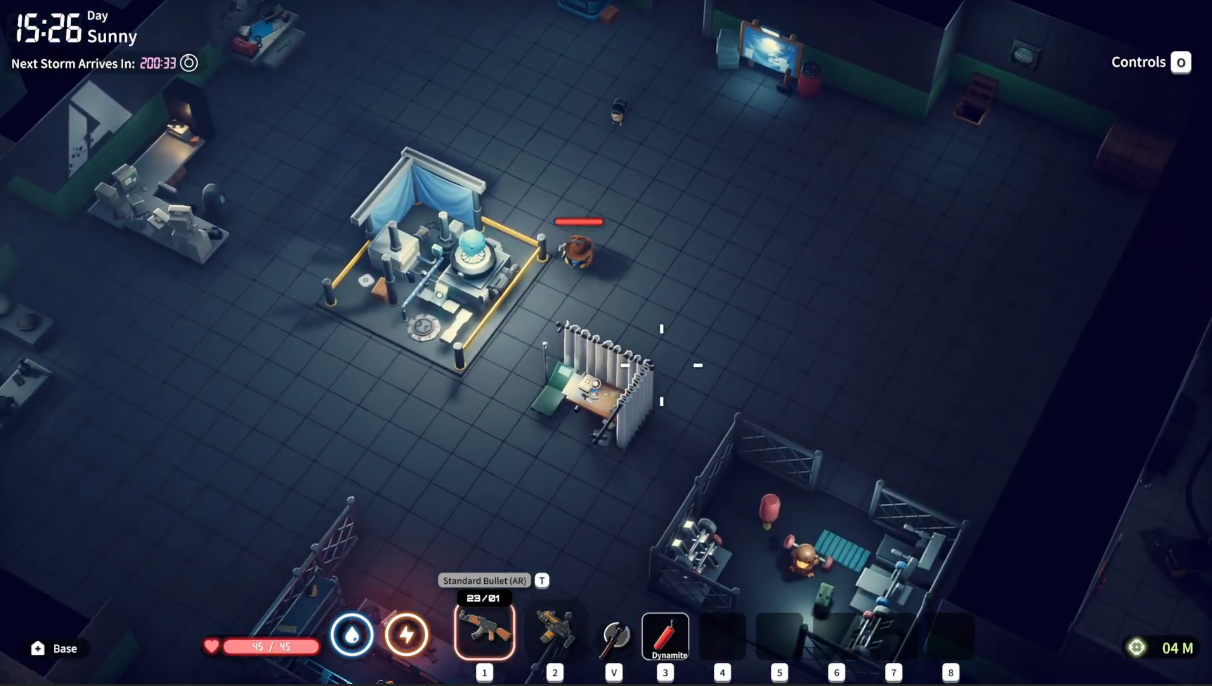Image resolution: width=1212 pixels, height=686 pixels.
Task: Select the AK assault rifle slot
Action: [x=485, y=631]
